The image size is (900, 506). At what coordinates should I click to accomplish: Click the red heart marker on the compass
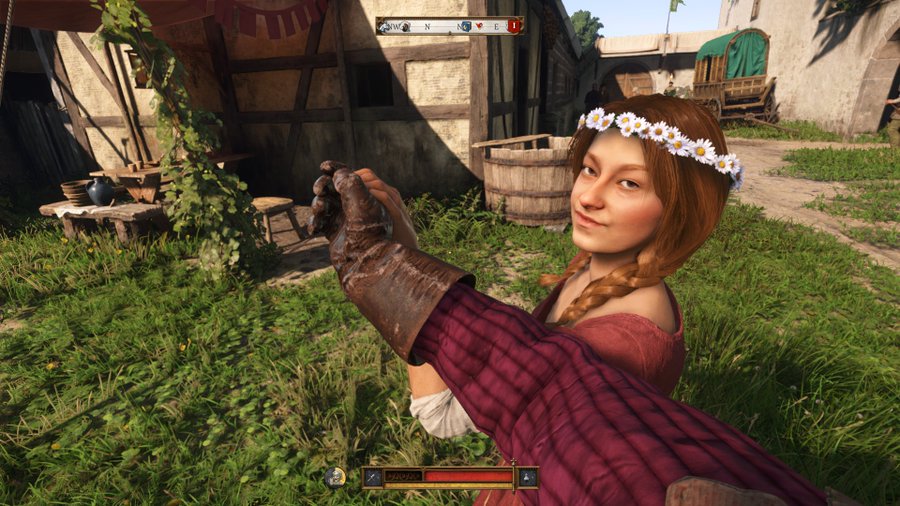click(480, 26)
